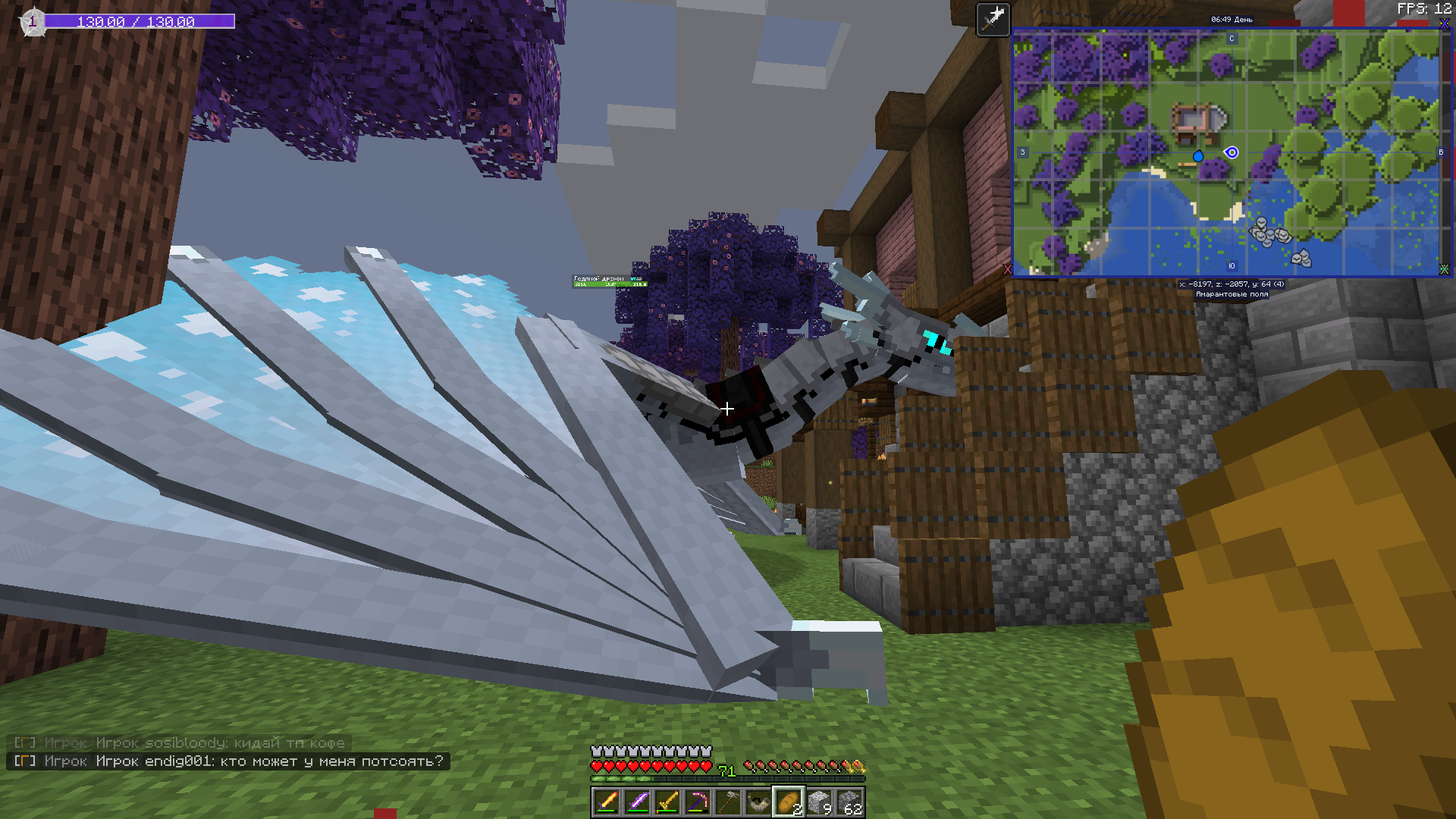The height and width of the screenshot is (819, 1456).
Task: Select the purple glowing sword slot
Action: point(637,802)
